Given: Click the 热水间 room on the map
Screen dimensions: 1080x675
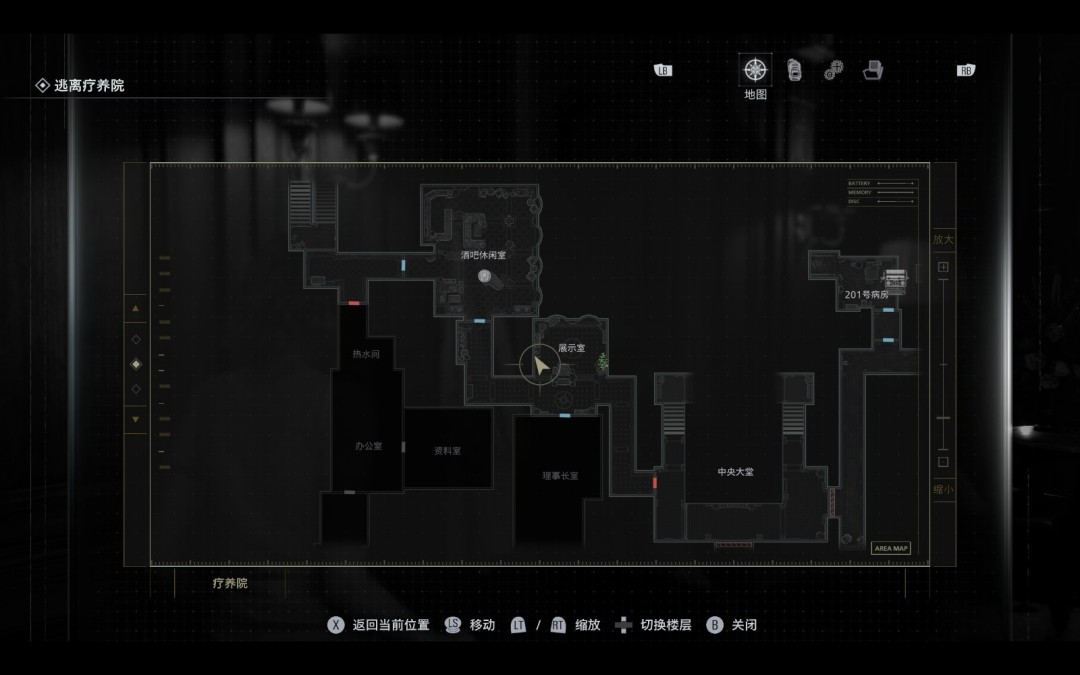Looking at the screenshot, I should [366, 355].
